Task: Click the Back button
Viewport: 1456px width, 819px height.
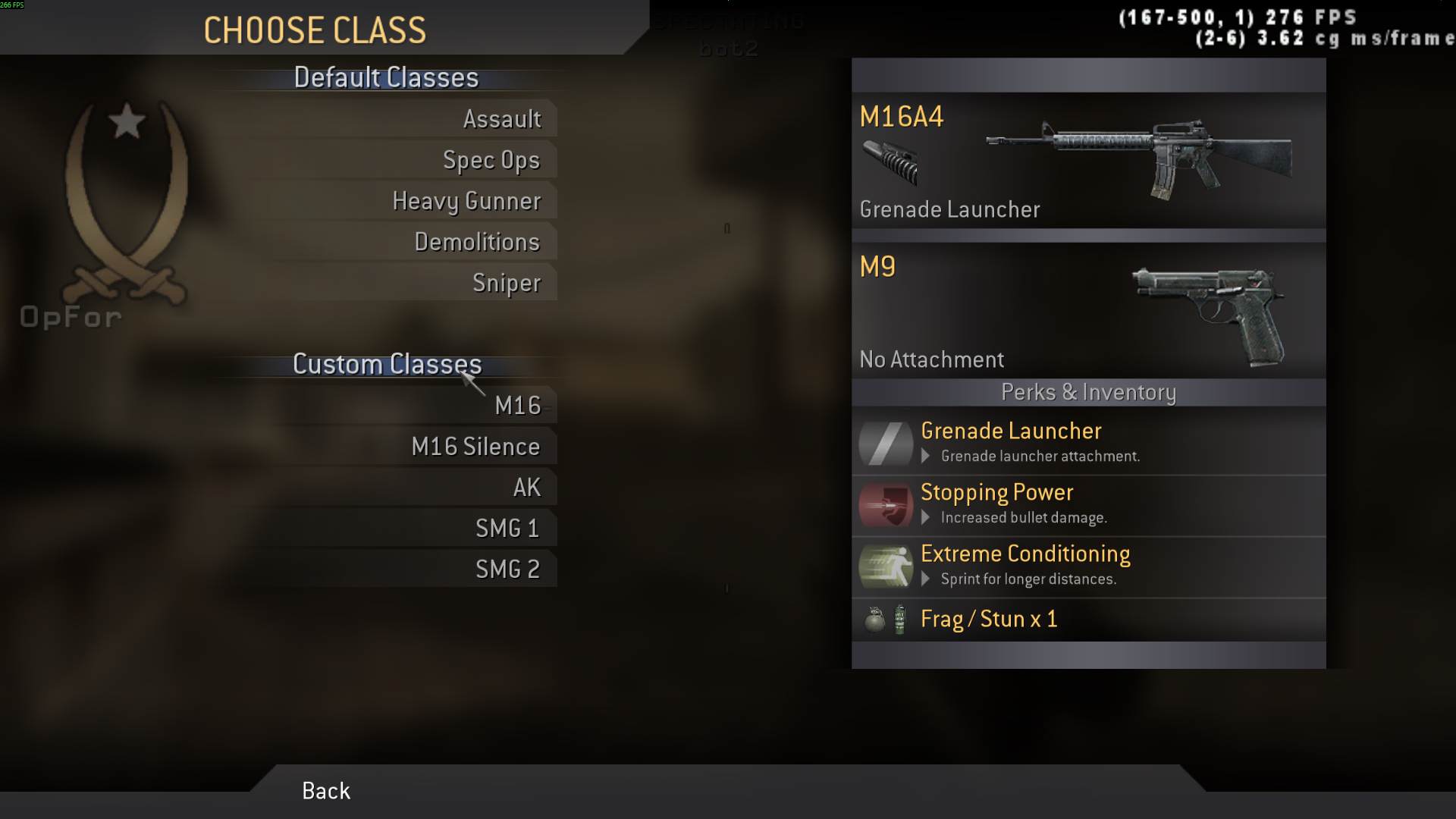Action: pyautogui.click(x=325, y=791)
